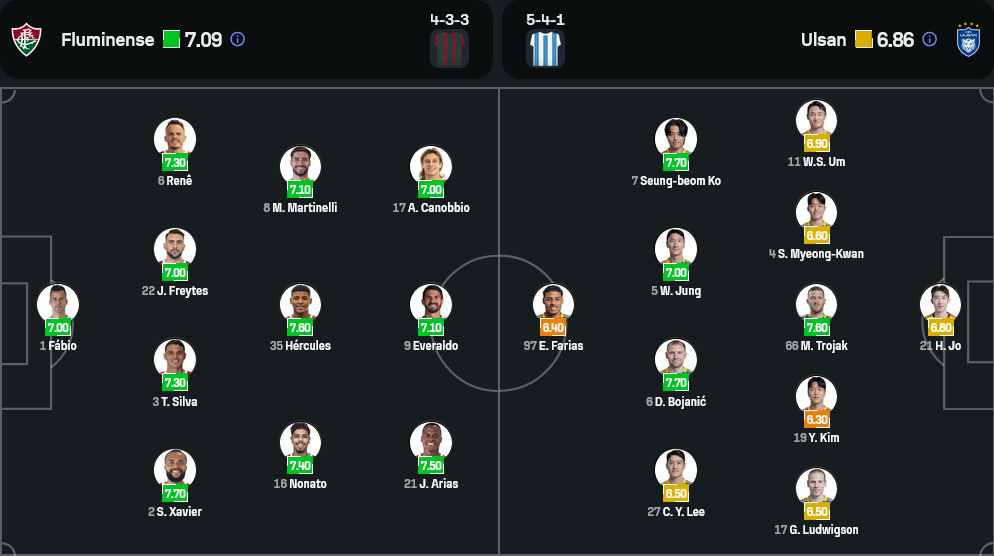Open Renê's player profile

pos(175,139)
